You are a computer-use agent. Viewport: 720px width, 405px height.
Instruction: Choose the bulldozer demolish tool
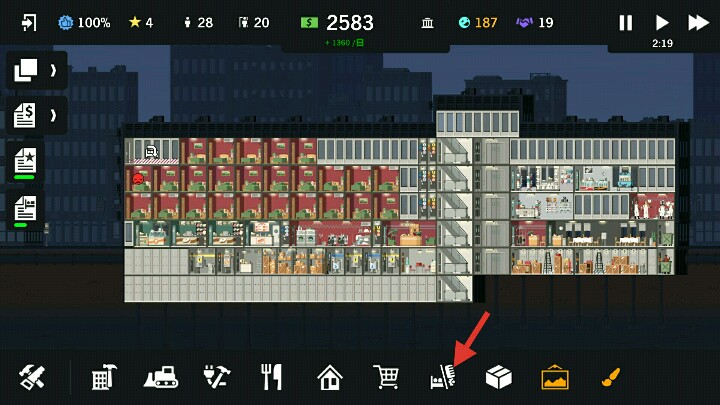click(160, 377)
